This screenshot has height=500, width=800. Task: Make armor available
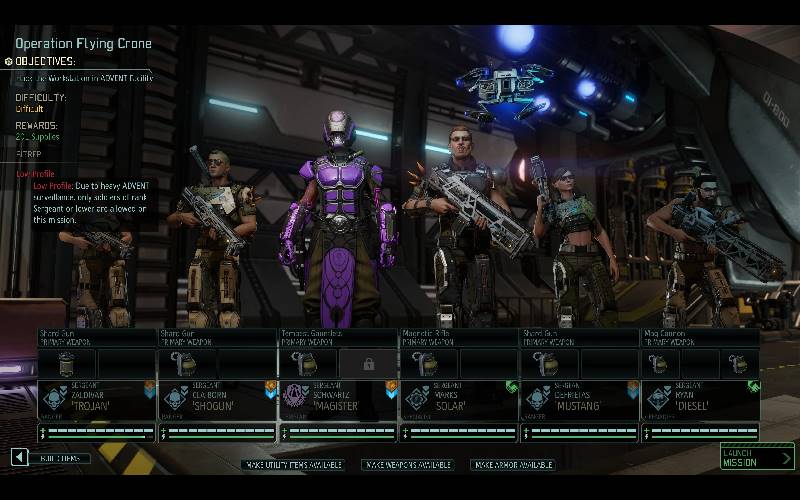[x=513, y=465]
